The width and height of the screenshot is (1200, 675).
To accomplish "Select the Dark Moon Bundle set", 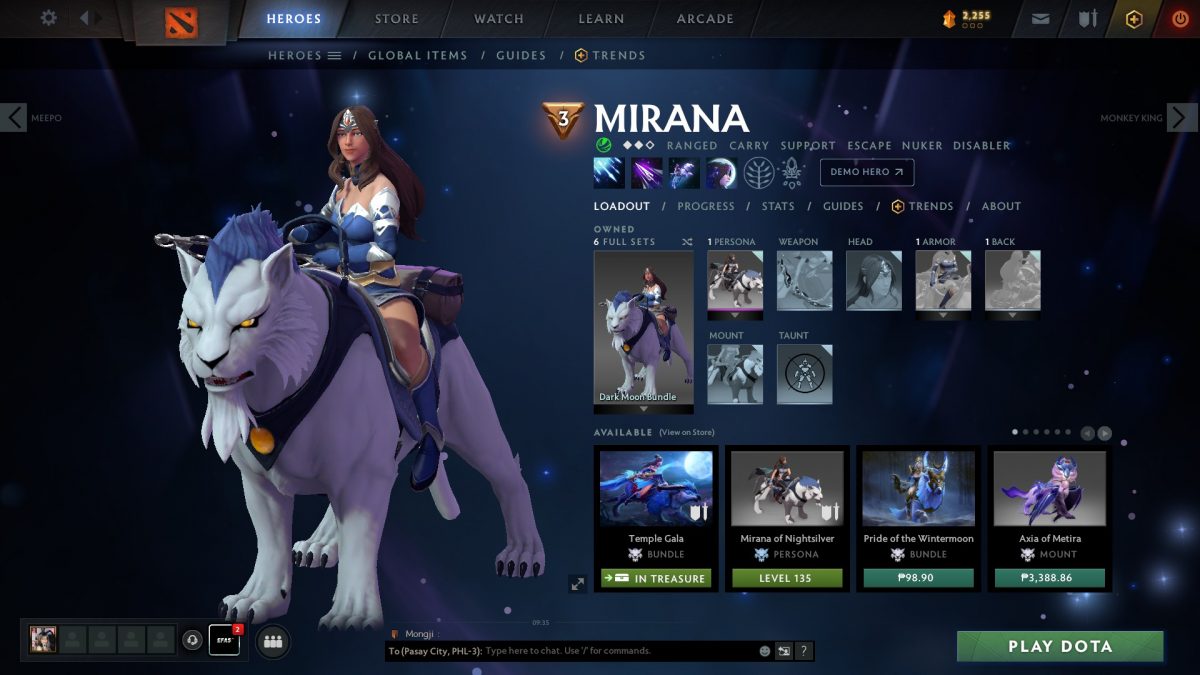I will 643,327.
